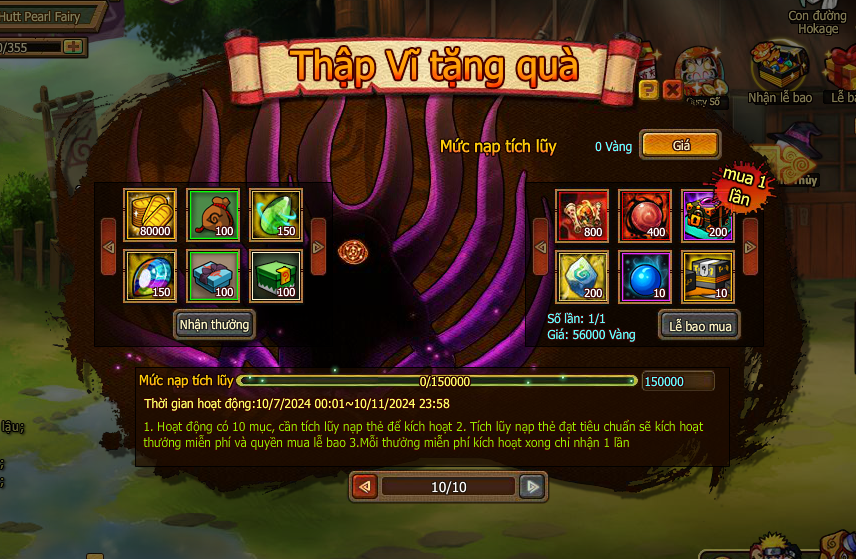This screenshot has width=856, height=559.
Task: Select the green chest reward slot
Action: 275,275
